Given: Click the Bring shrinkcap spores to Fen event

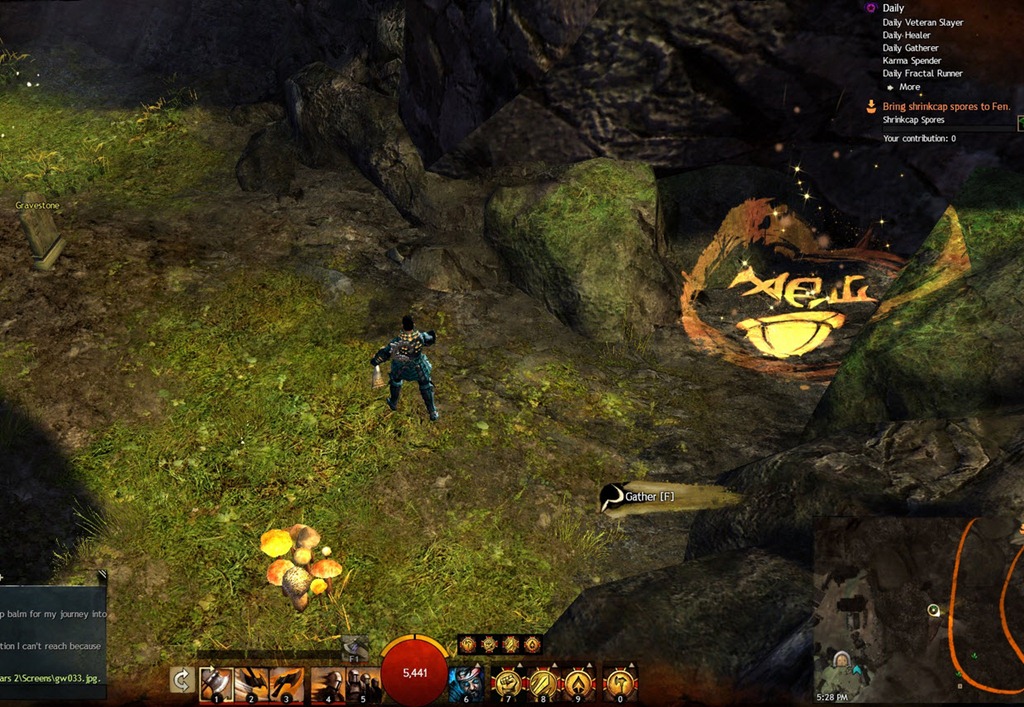Looking at the screenshot, I should click(946, 106).
